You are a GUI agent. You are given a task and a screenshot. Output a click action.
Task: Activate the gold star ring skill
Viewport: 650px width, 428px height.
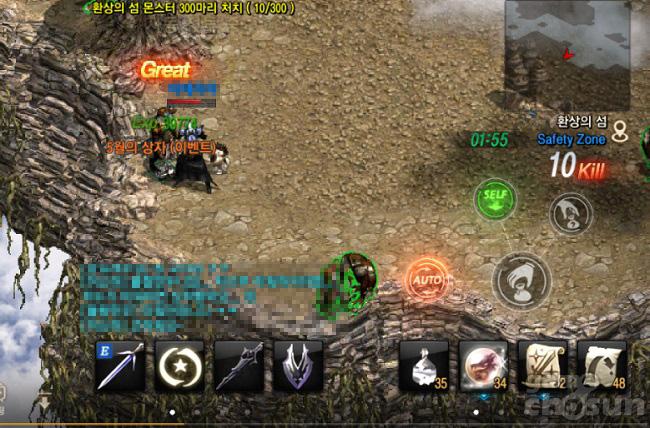click(180, 365)
